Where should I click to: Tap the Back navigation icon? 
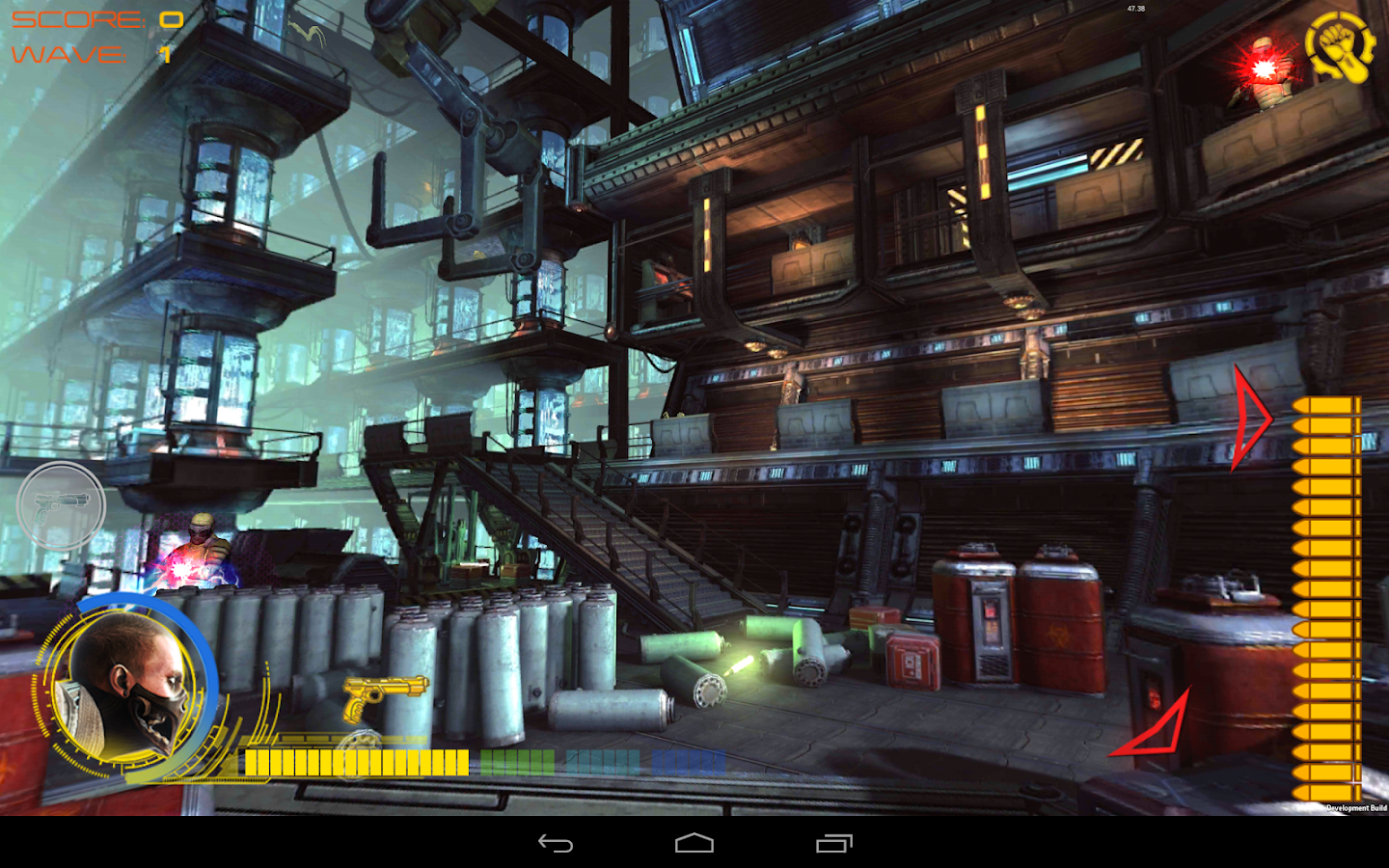click(x=555, y=843)
